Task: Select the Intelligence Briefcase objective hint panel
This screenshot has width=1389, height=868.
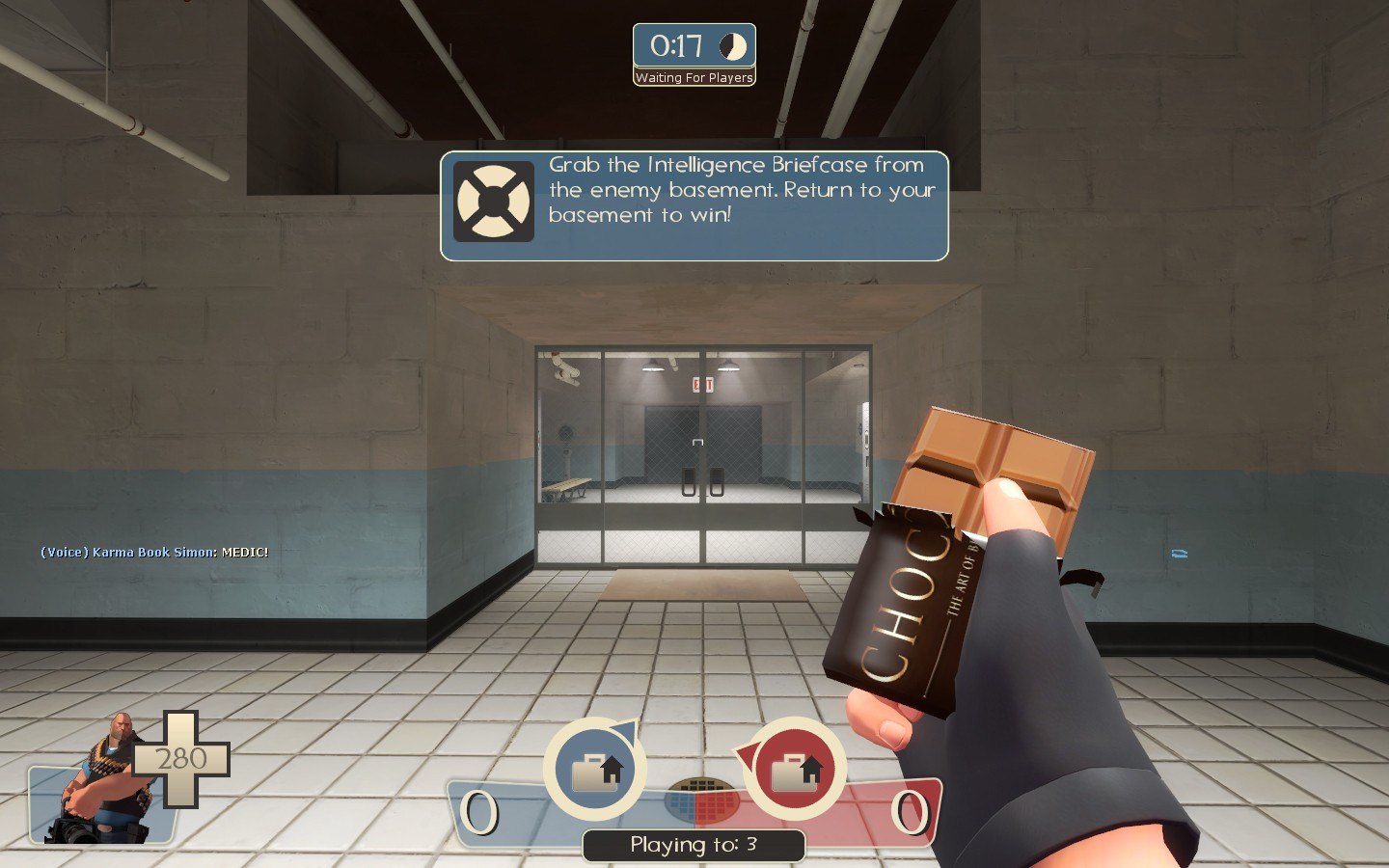Action: click(694, 205)
